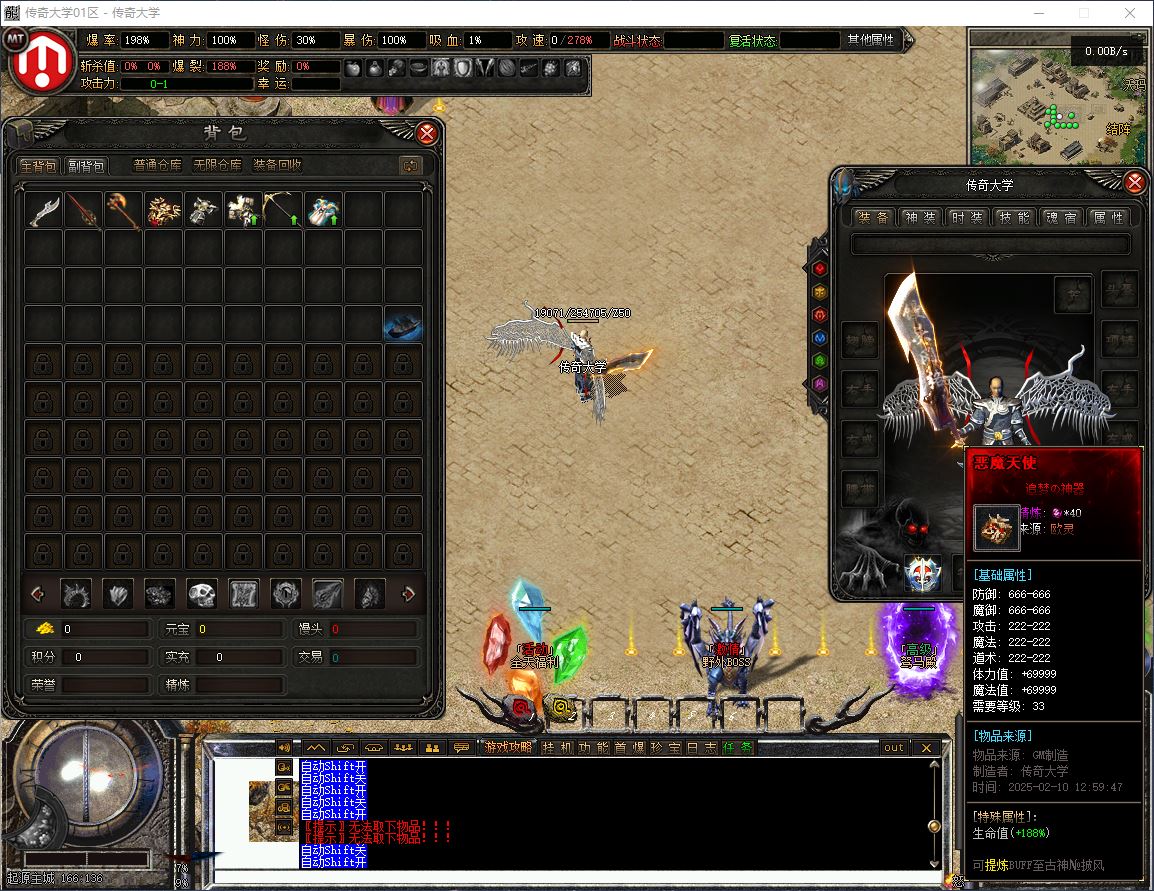The image size is (1154, 891).
Task: Show the 技能 skills tab
Action: (x=1013, y=217)
